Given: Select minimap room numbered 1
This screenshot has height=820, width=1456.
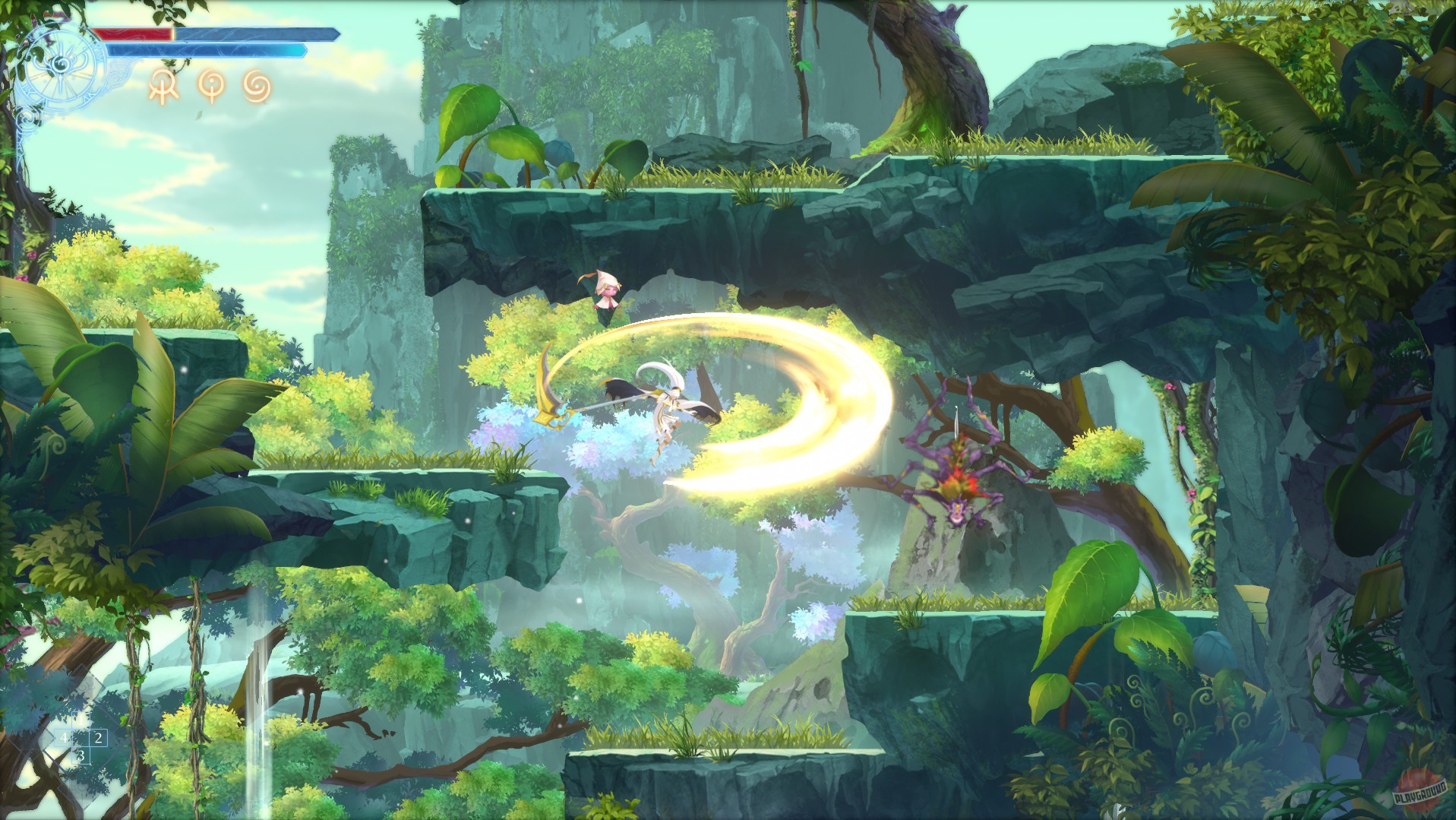Looking at the screenshot, I should click(x=81, y=721).
